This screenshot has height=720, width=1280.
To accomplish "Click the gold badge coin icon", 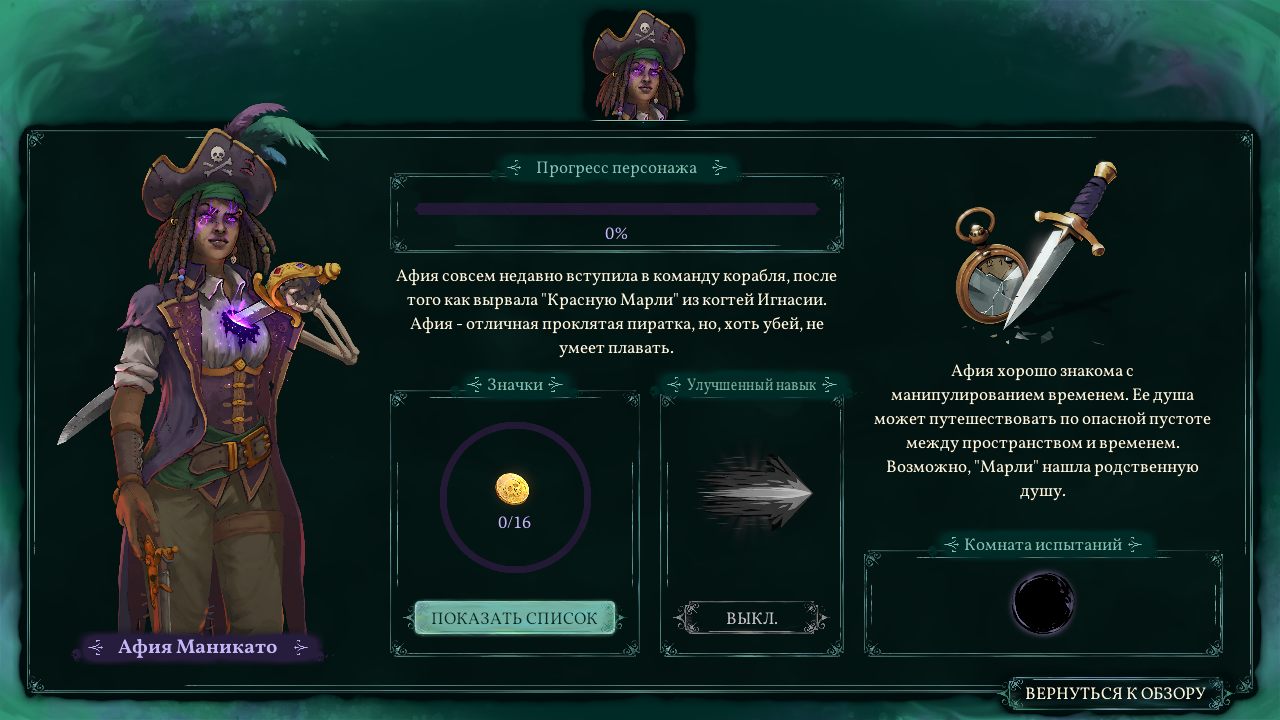I will [x=513, y=489].
